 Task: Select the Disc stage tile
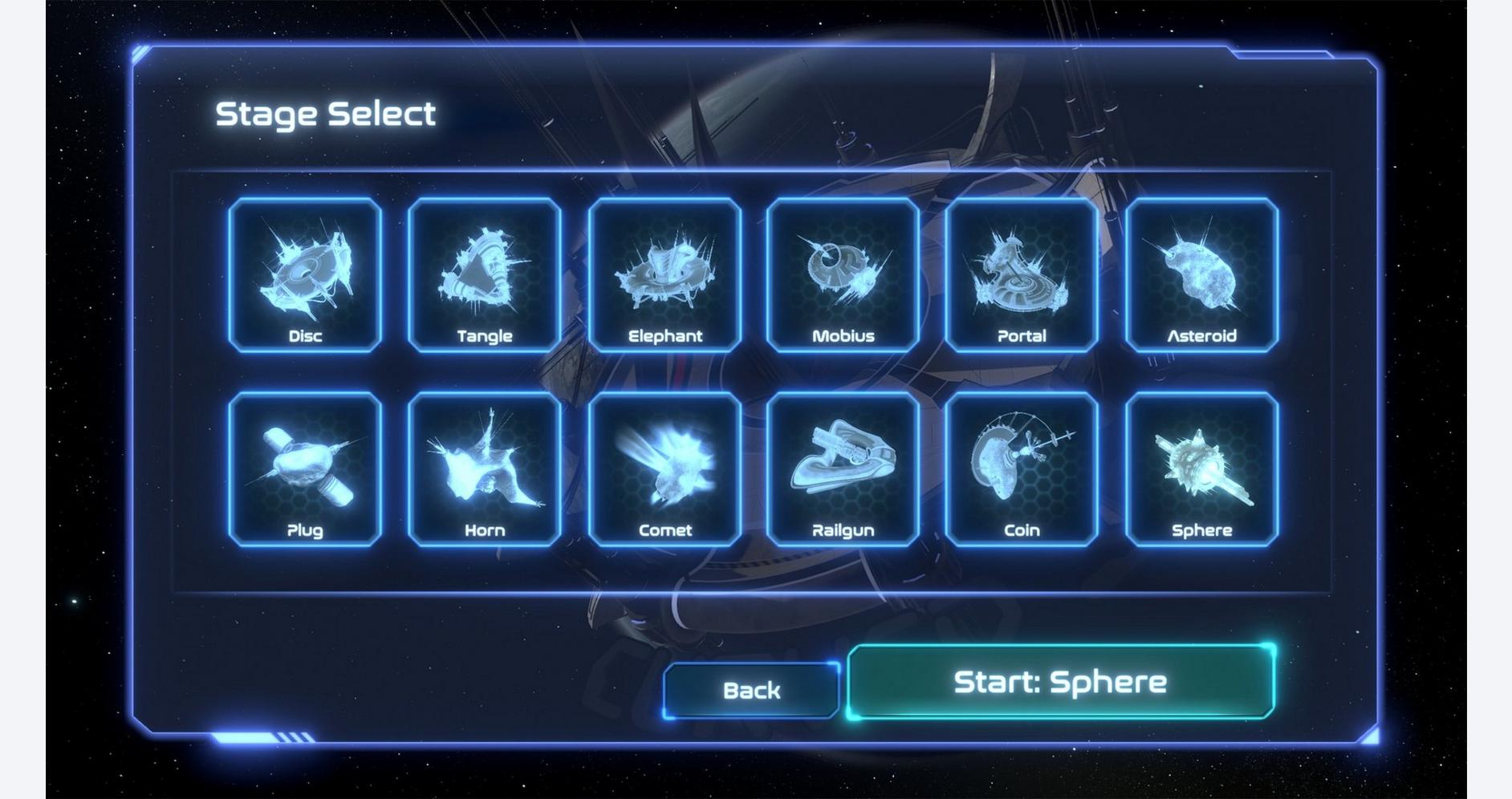[x=305, y=274]
